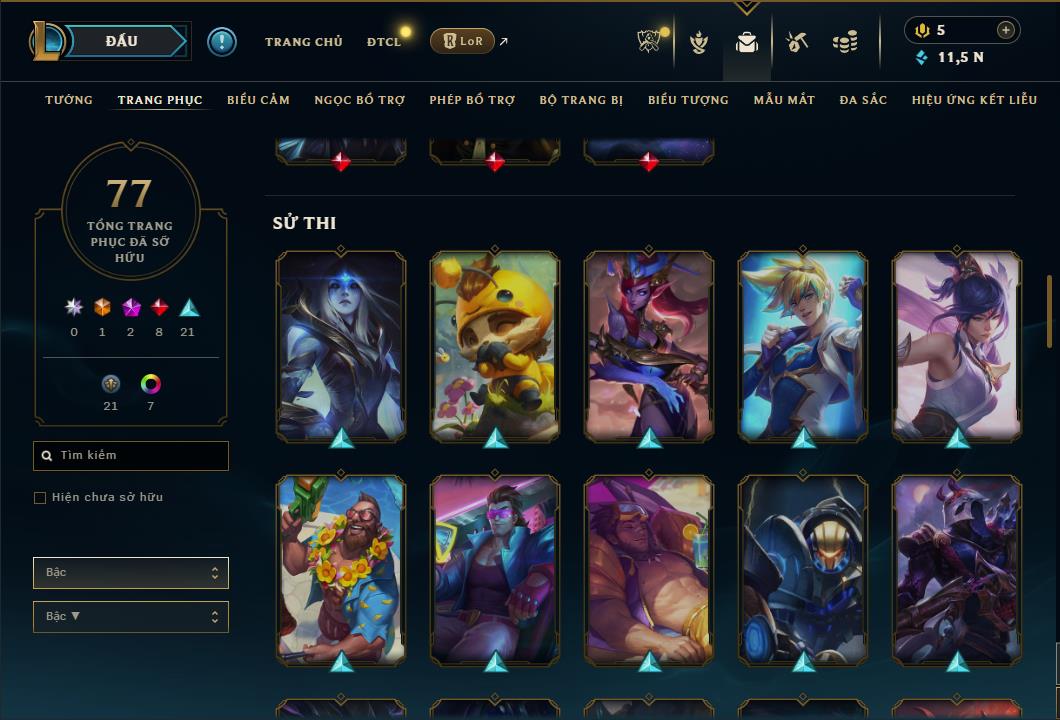Viewport: 1060px width, 720px height.
Task: Add currency with the plus button
Action: click(1005, 30)
